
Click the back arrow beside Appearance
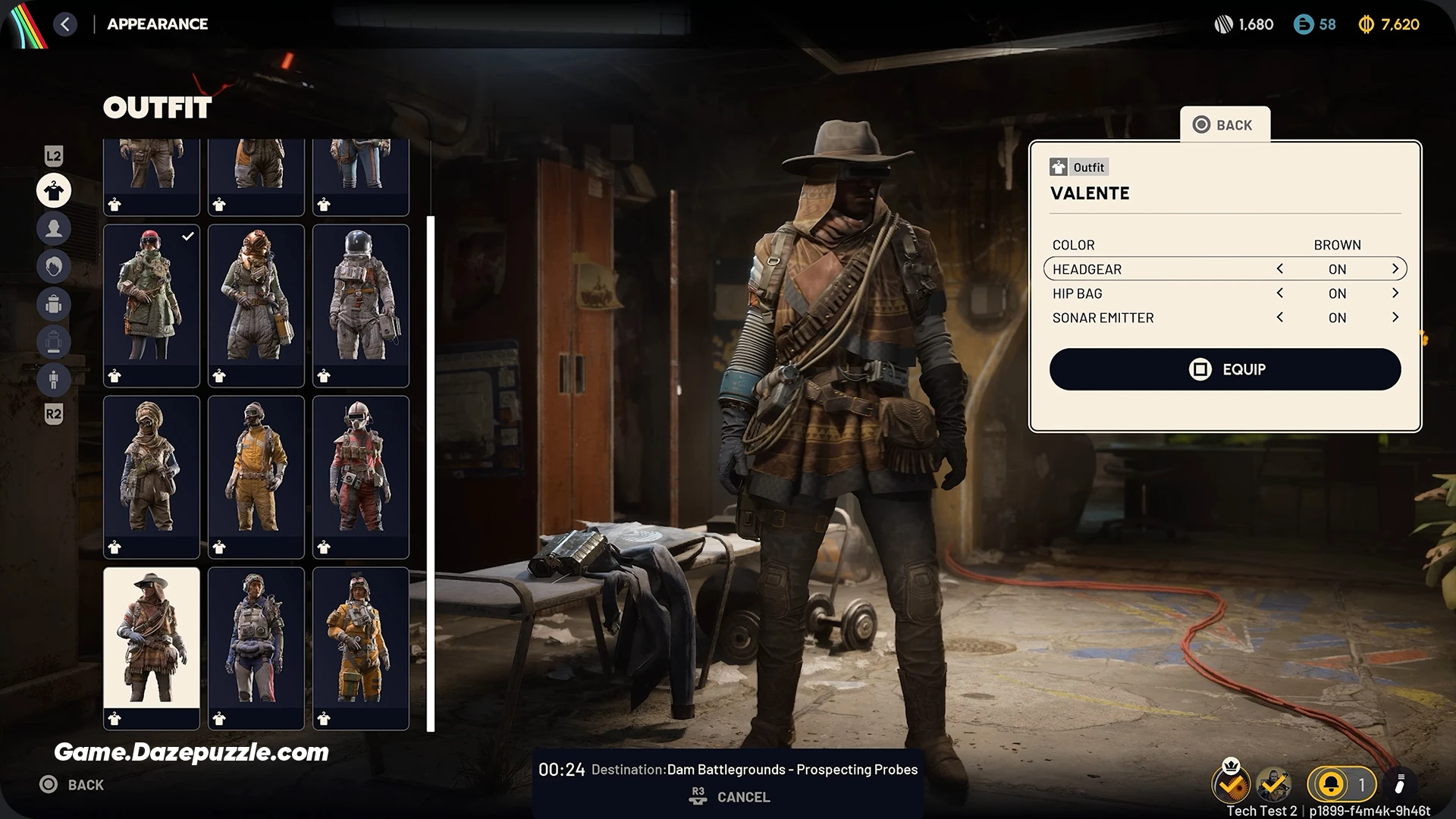point(65,24)
